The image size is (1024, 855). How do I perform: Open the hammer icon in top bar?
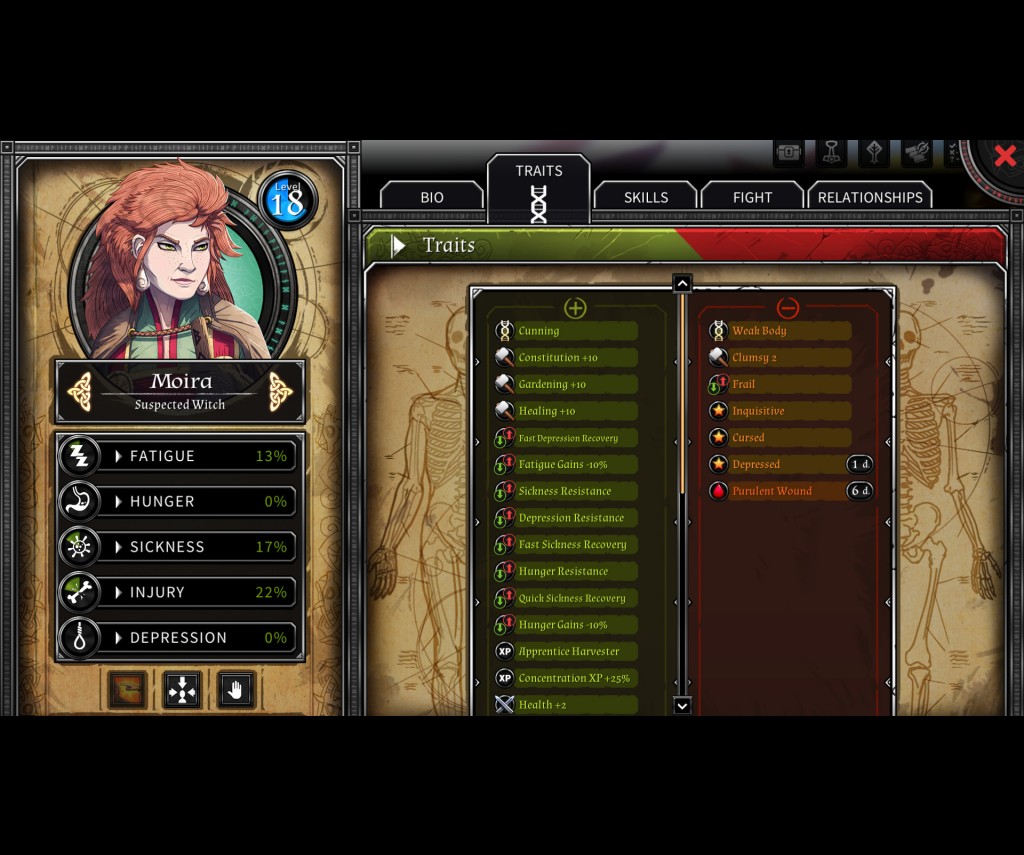831,153
